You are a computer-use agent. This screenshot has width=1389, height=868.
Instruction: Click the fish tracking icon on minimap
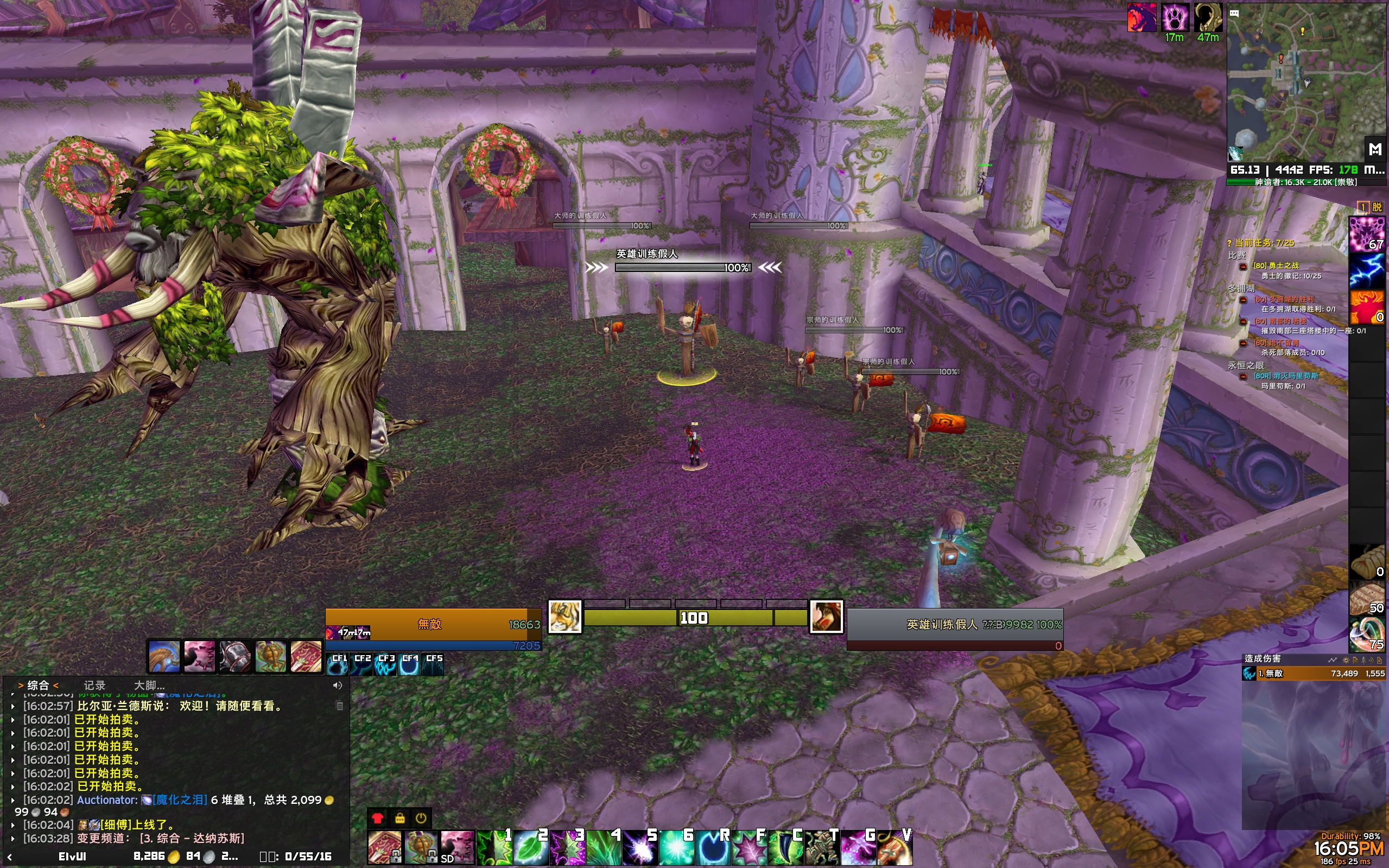pos(1235,153)
